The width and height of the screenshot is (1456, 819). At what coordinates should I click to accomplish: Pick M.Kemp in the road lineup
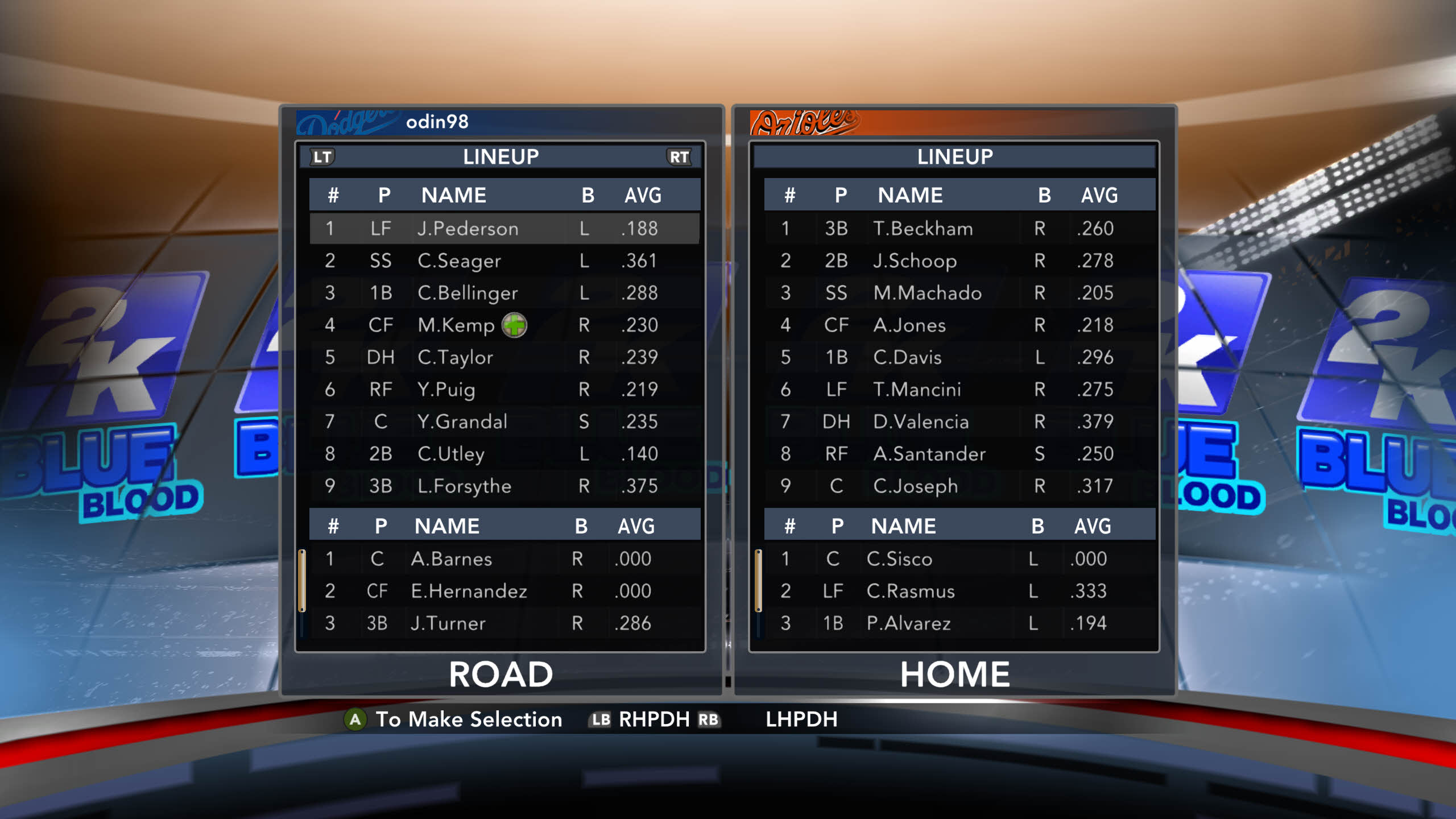point(504,325)
